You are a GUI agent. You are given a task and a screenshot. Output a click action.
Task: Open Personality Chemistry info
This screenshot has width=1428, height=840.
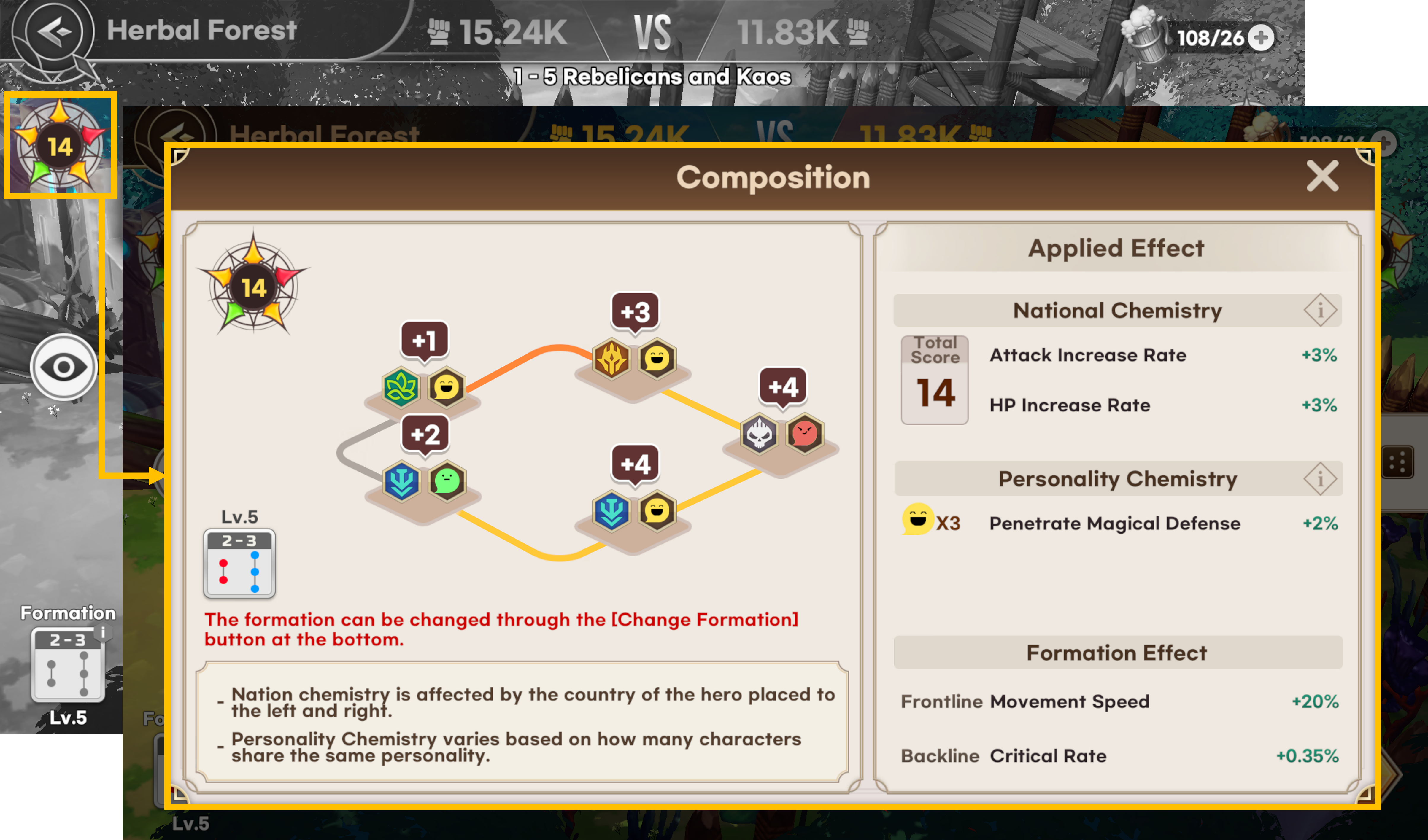(1320, 479)
